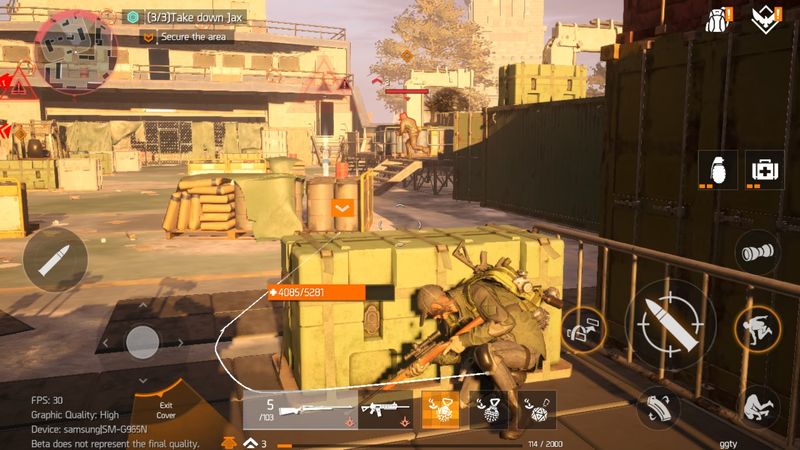800x450 pixels.
Task: Activate the scope aim button
Action: [x=757, y=253]
